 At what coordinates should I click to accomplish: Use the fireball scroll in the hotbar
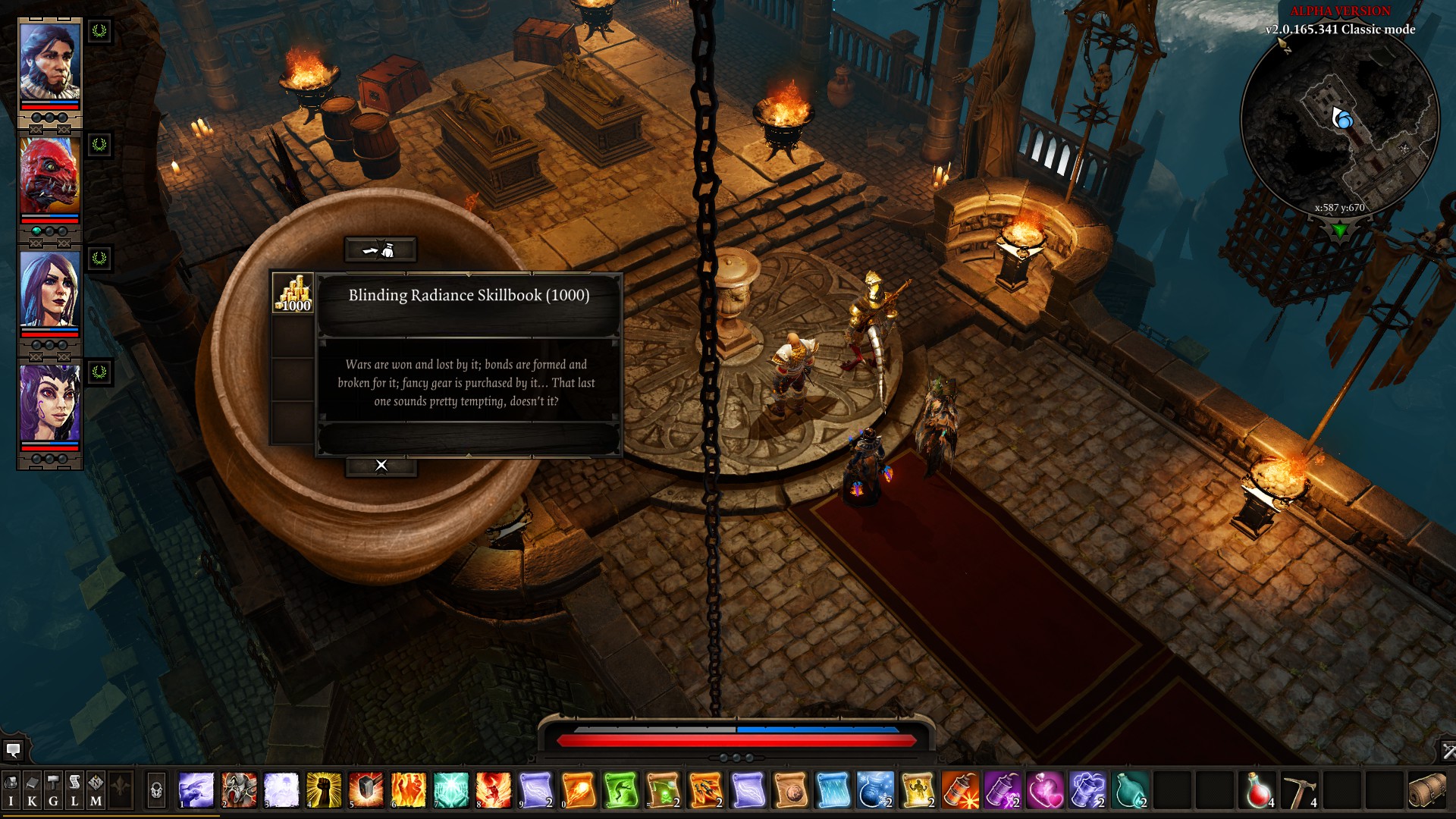pos(579,790)
